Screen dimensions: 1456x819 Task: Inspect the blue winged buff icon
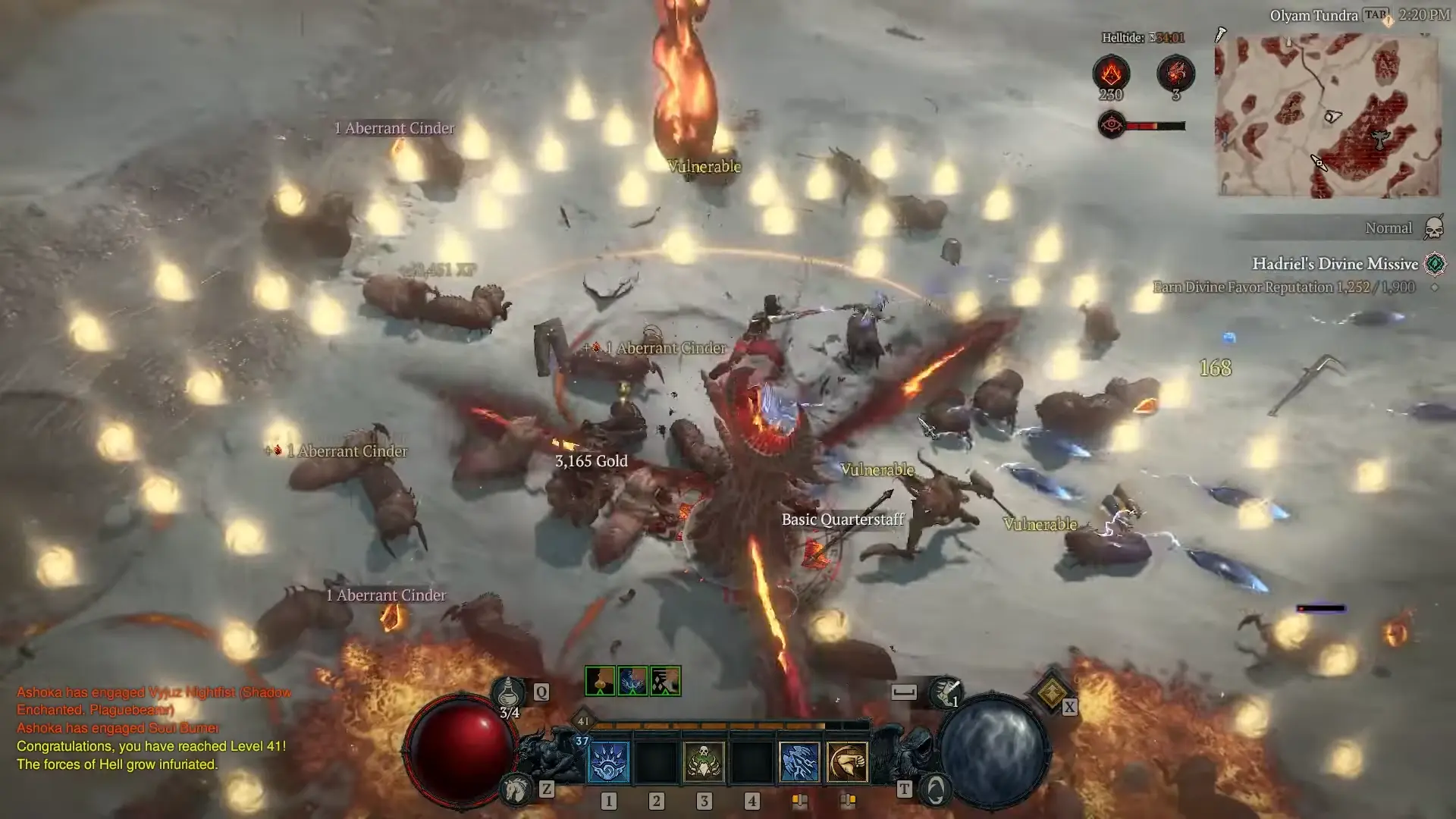click(632, 681)
